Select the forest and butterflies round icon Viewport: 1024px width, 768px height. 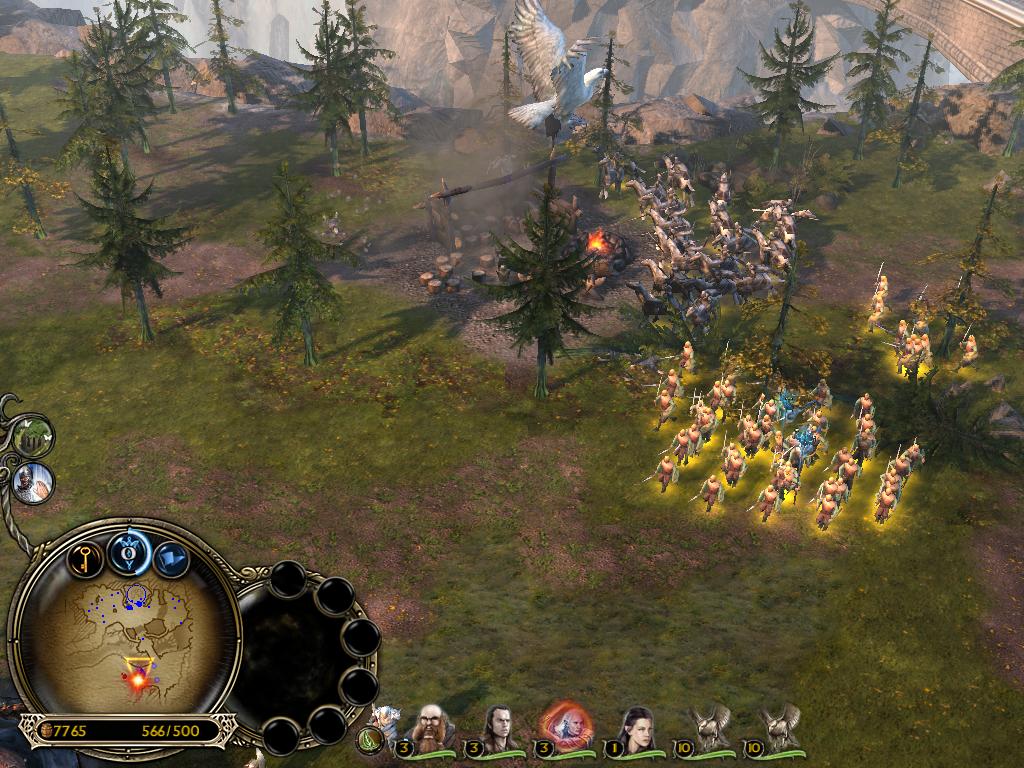(34, 436)
